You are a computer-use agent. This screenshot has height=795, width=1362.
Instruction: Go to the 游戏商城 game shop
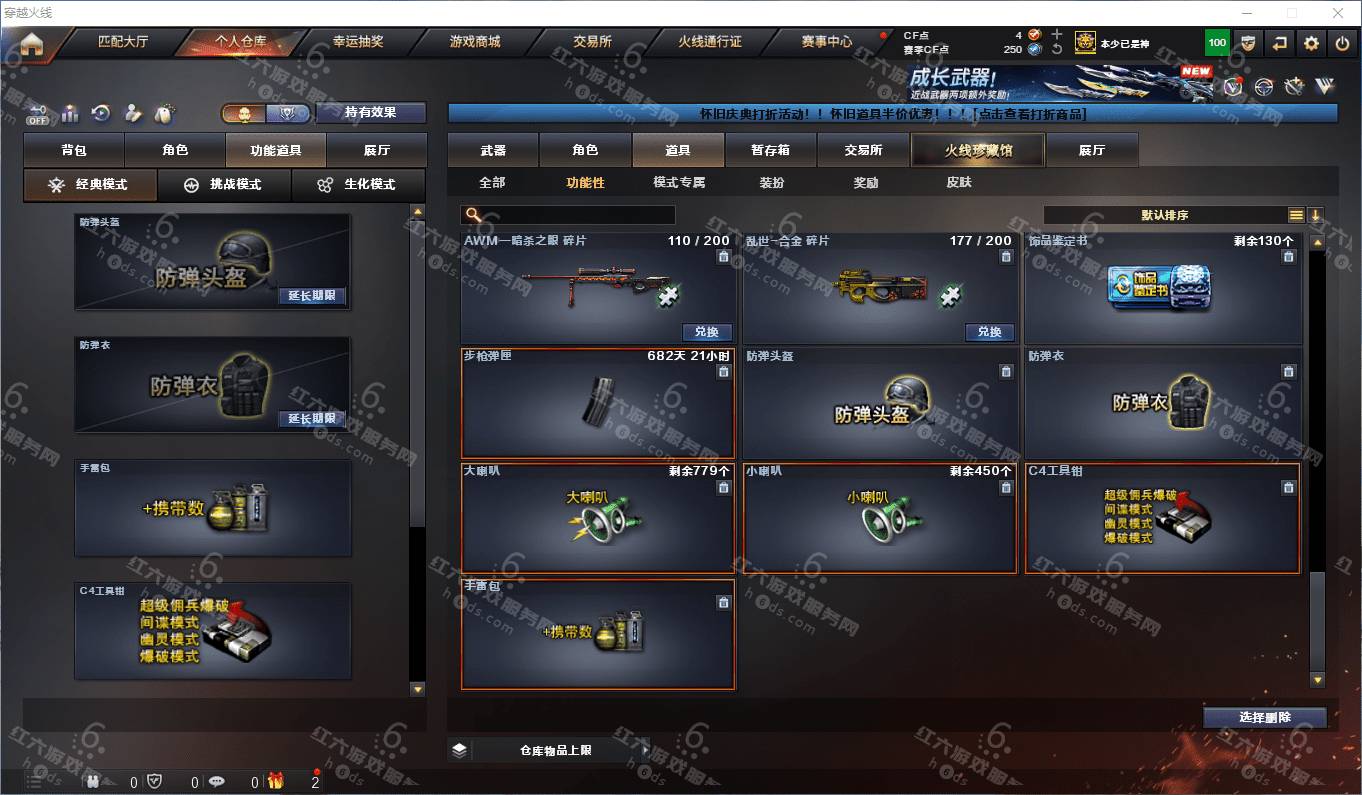pyautogui.click(x=475, y=42)
